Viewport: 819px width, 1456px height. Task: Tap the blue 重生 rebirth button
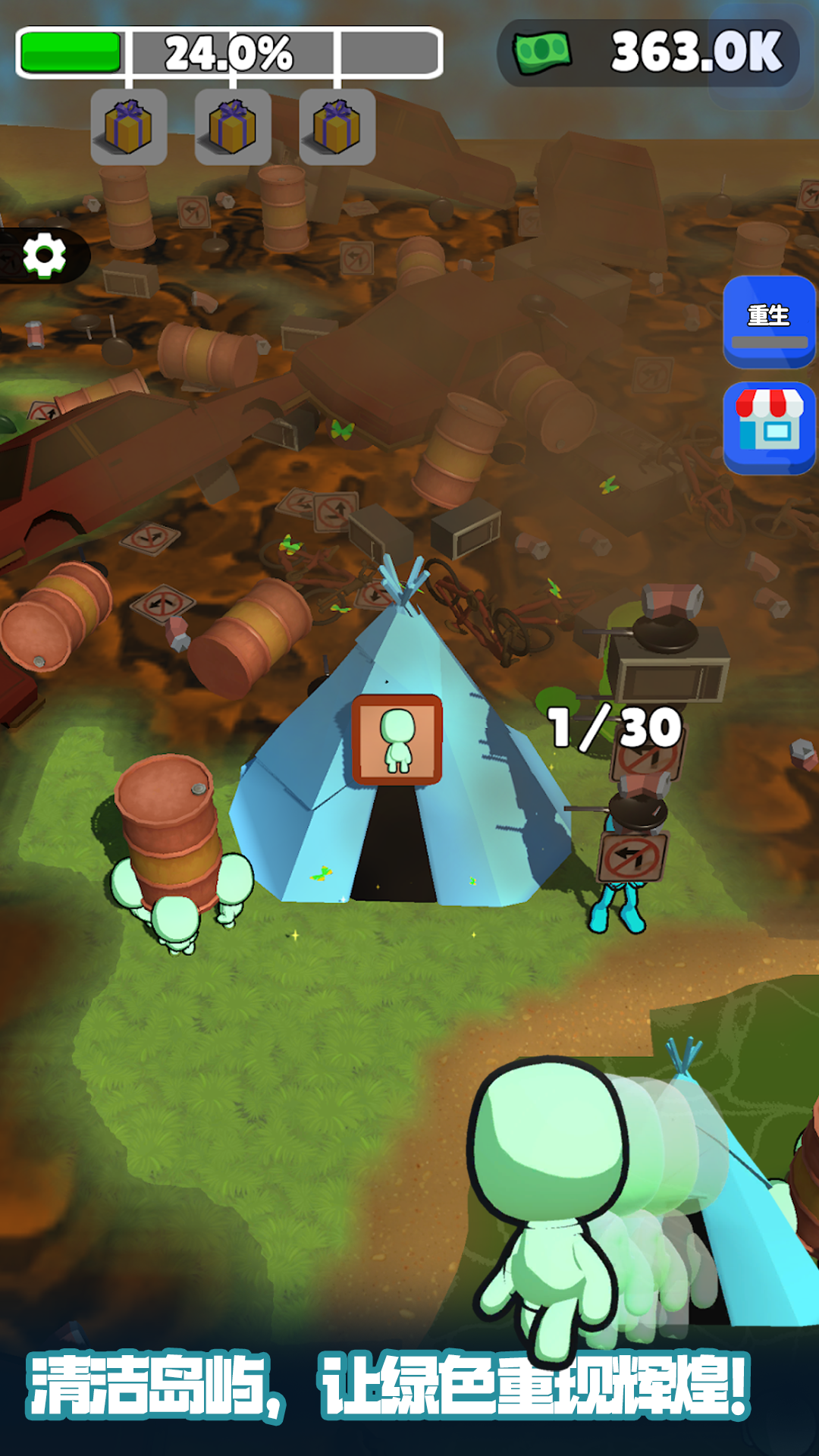pyautogui.click(x=769, y=322)
